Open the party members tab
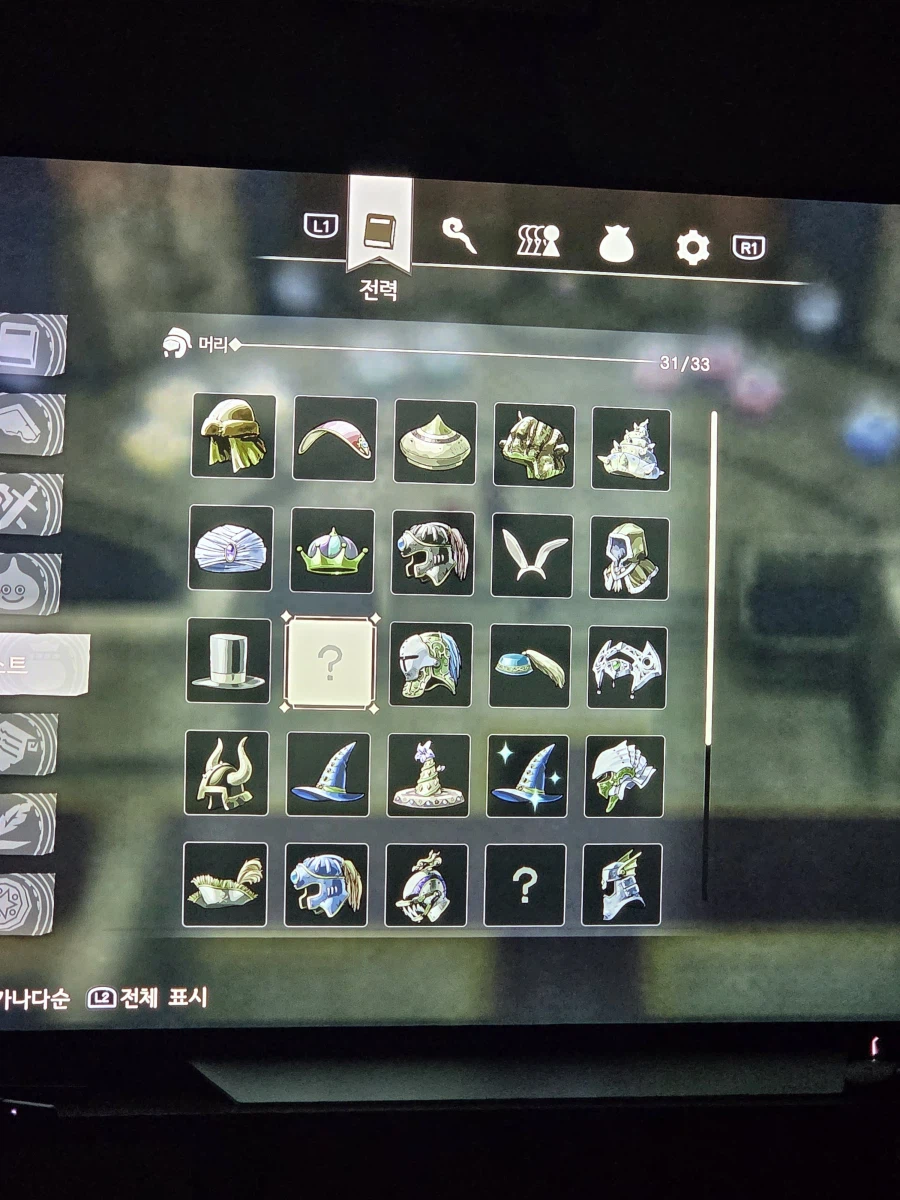Viewport: 900px width, 1200px height. point(538,241)
